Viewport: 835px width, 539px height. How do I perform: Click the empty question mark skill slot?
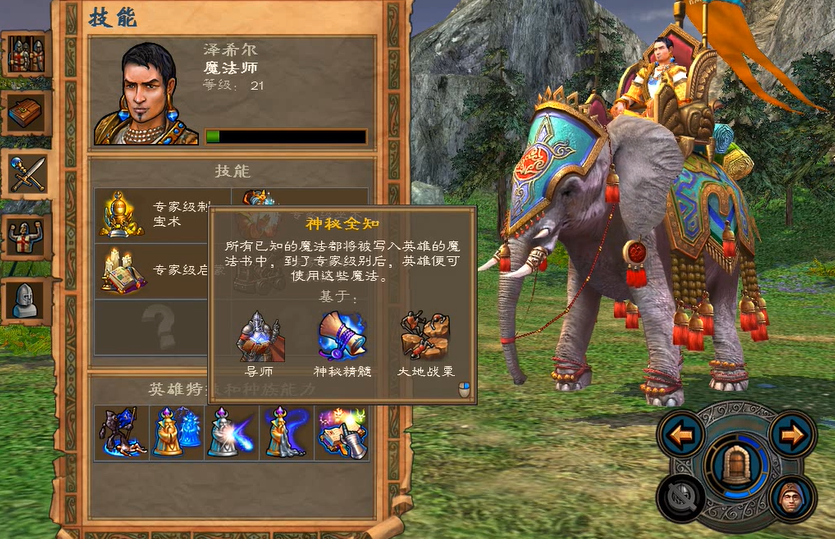tap(159, 325)
